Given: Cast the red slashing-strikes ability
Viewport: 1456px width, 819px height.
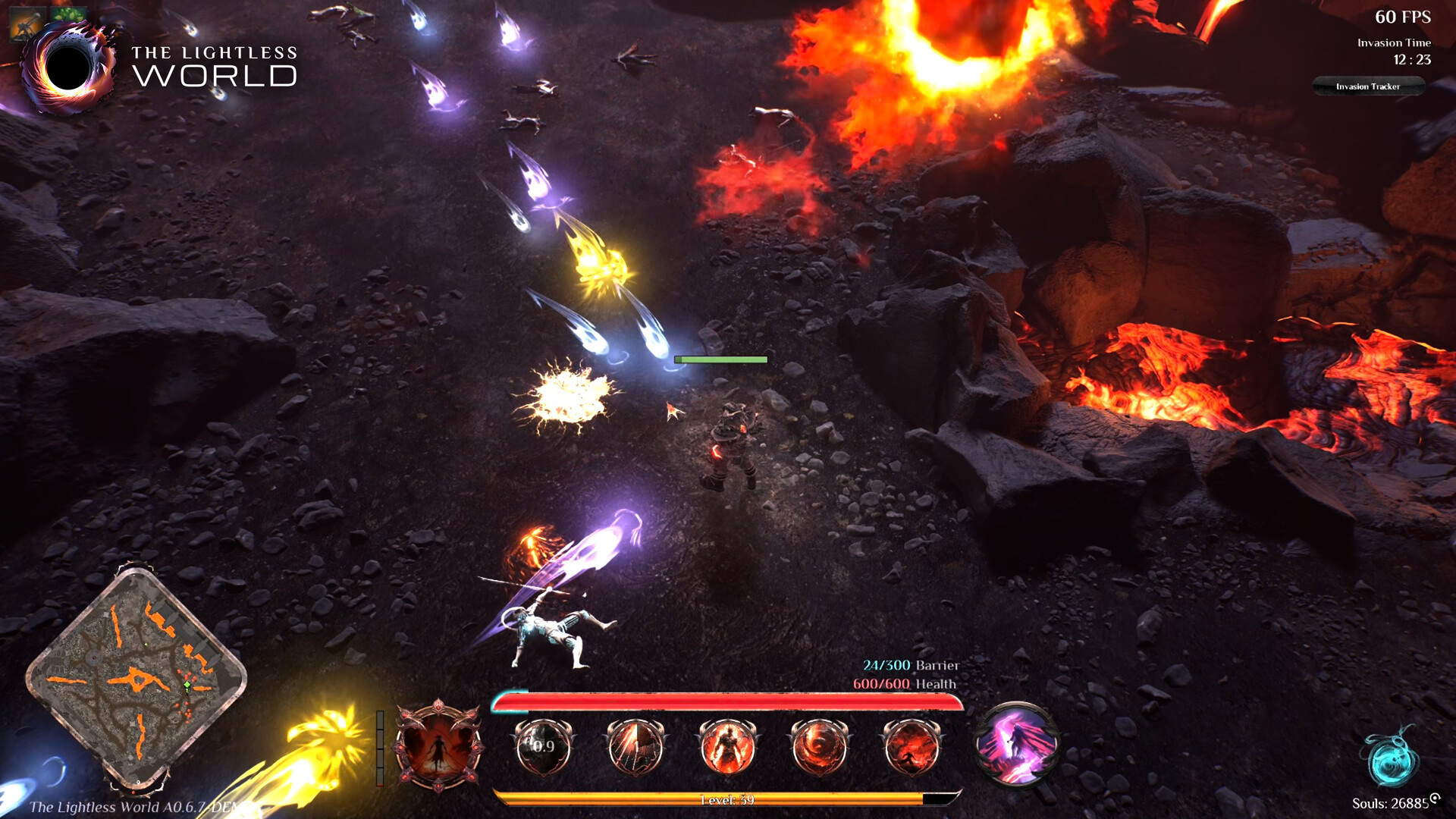Looking at the screenshot, I should click(637, 747).
